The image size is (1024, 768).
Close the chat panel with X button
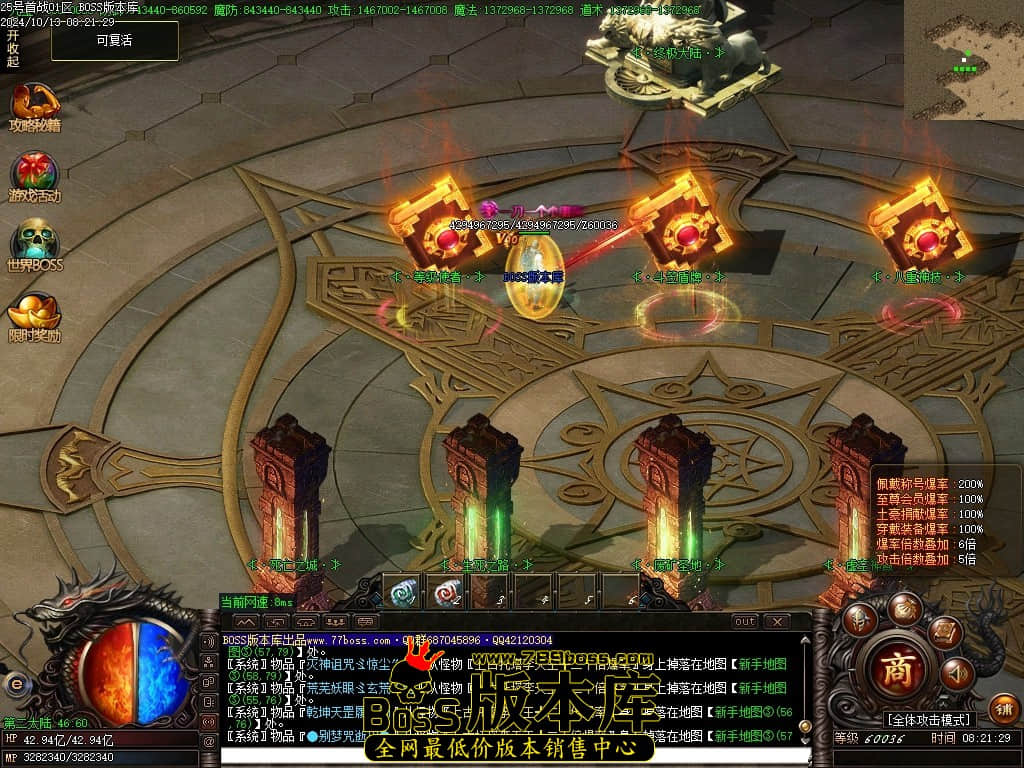776,622
